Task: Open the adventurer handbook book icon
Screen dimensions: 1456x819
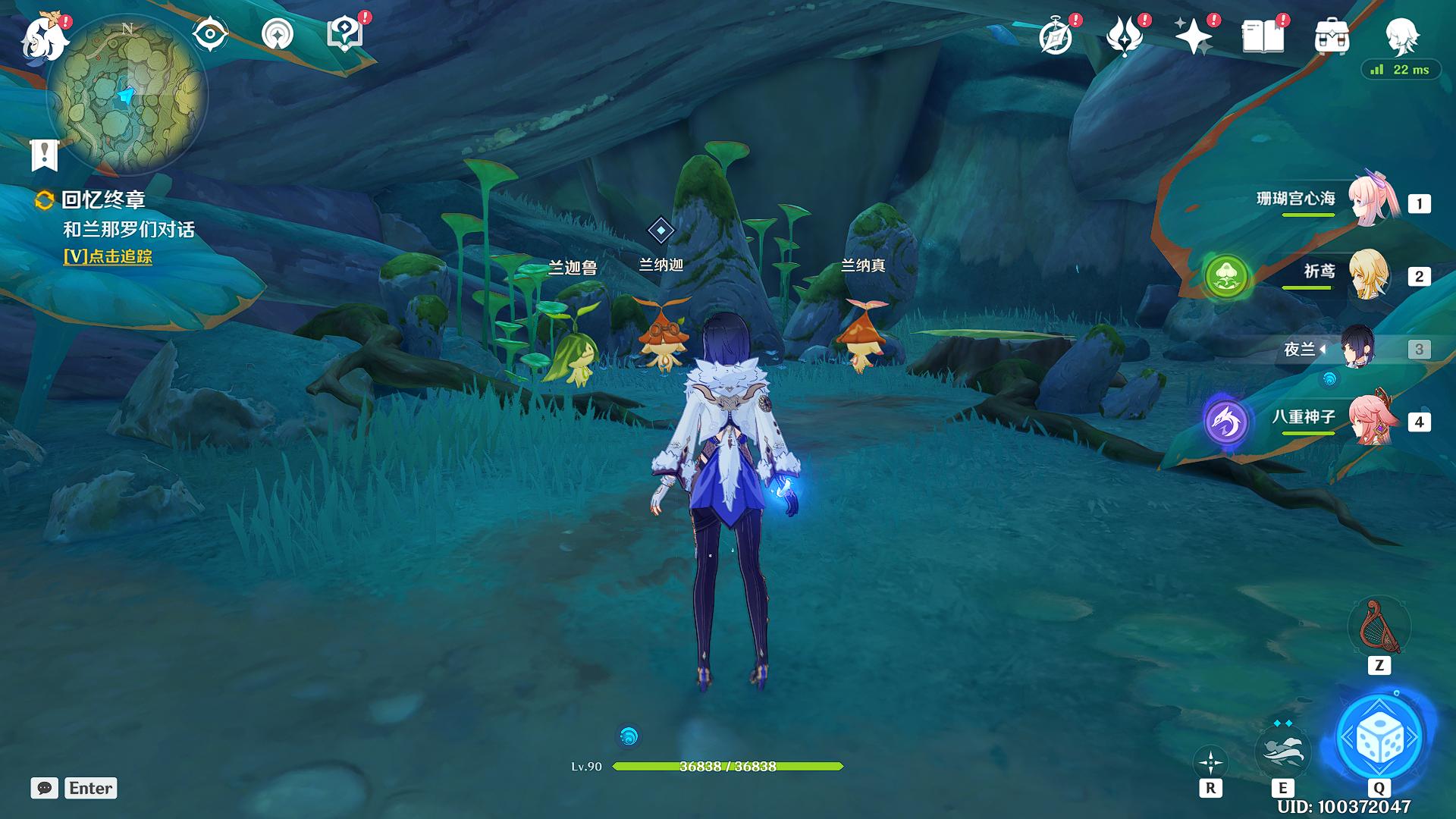Action: coord(1263,36)
